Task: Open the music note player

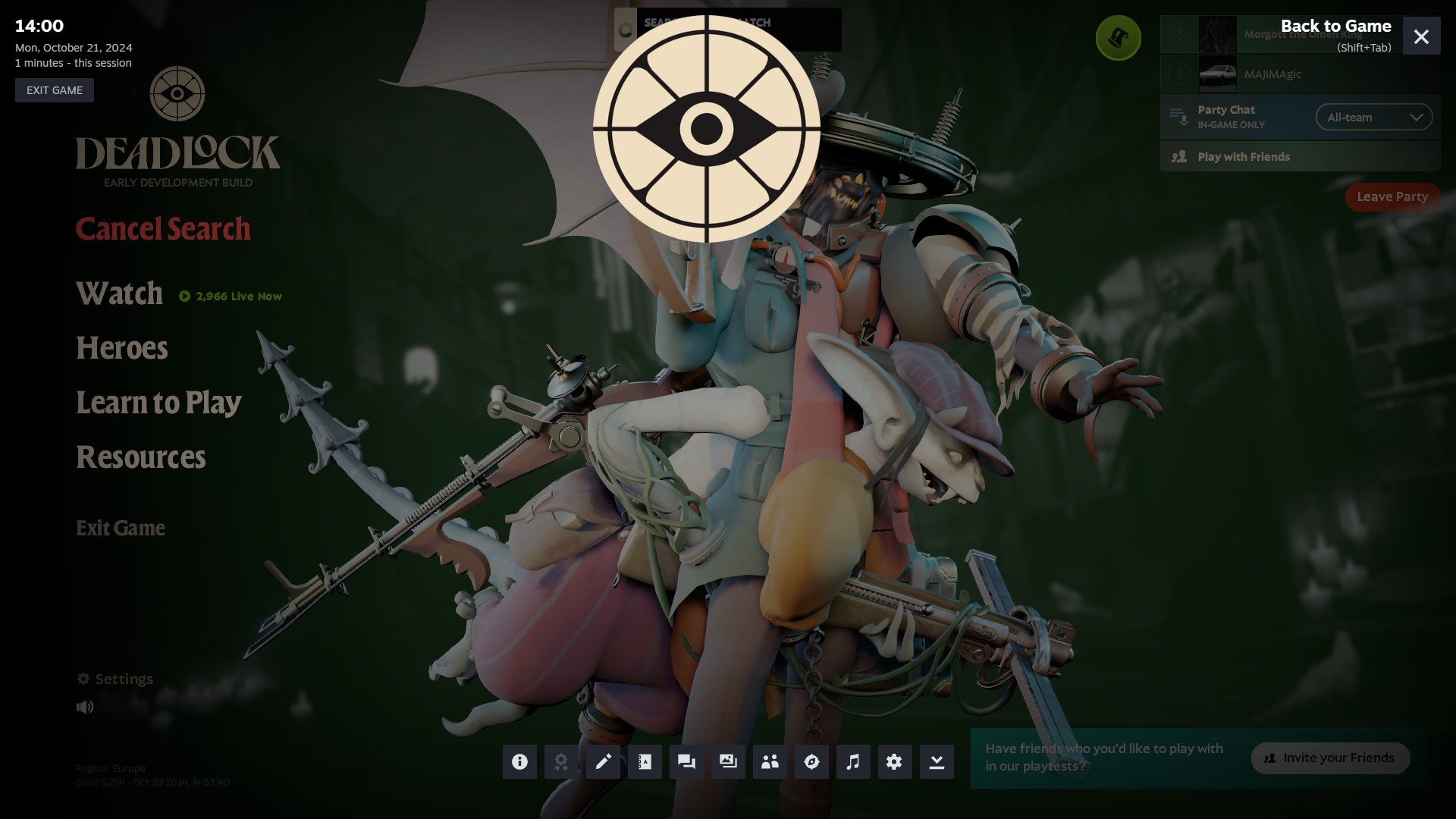Action: (x=853, y=761)
